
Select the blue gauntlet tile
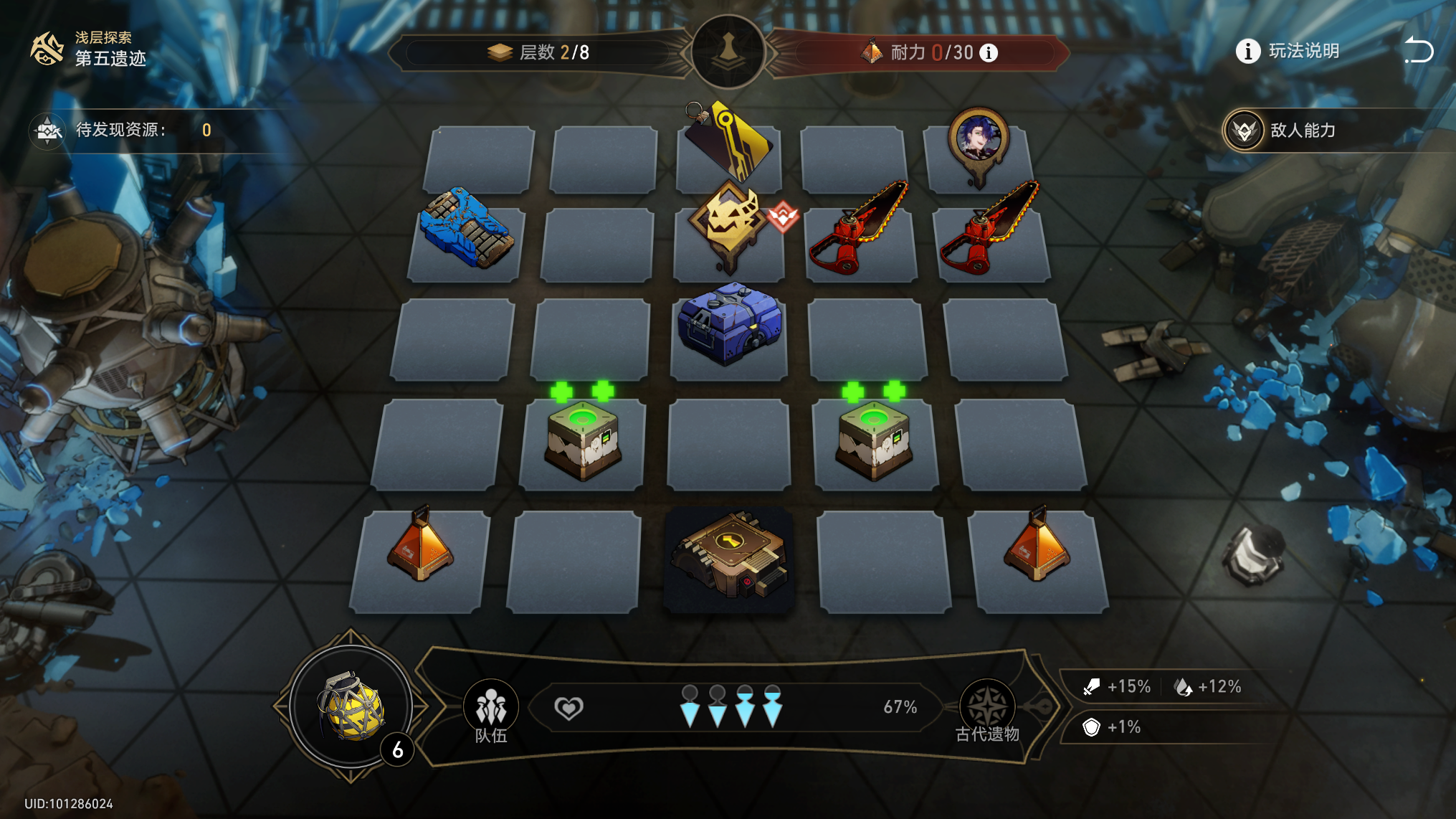(x=467, y=229)
